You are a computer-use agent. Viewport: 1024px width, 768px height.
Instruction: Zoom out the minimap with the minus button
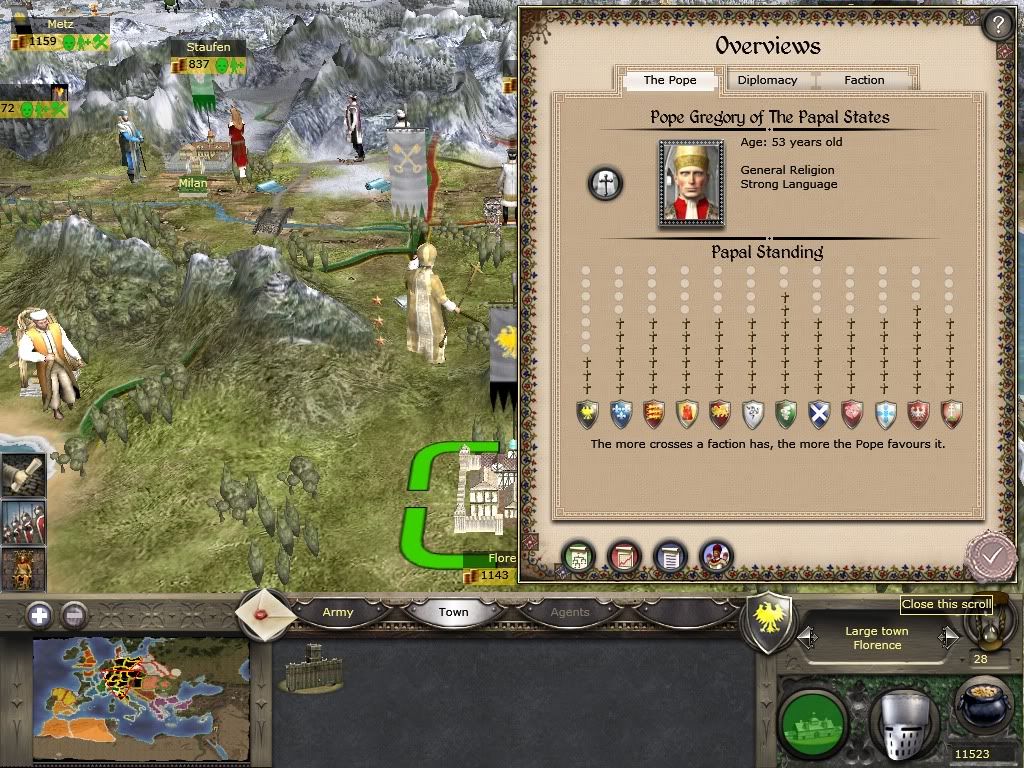pyautogui.click(x=74, y=615)
